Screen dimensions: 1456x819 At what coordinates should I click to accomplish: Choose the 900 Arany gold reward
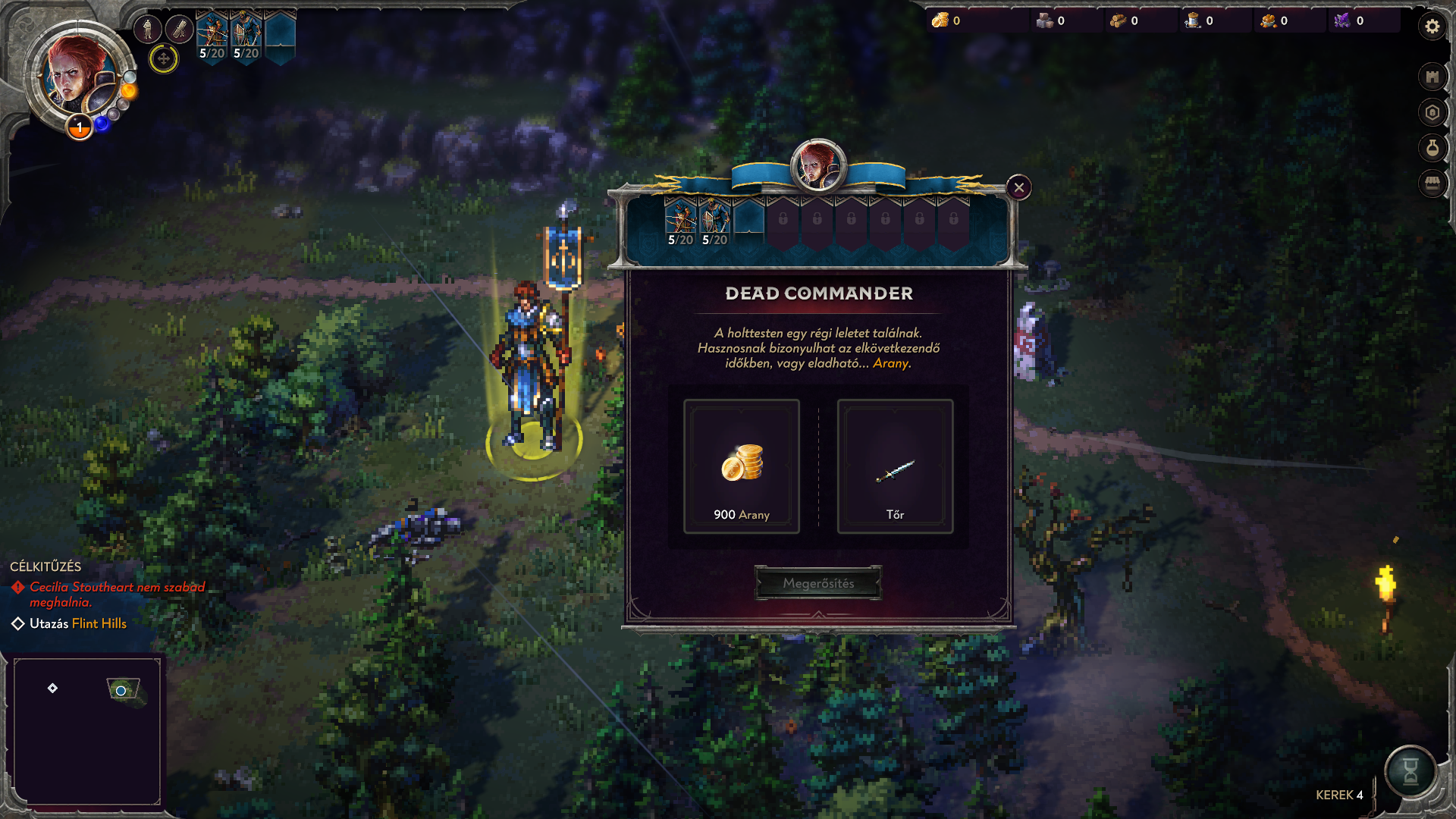point(741,466)
